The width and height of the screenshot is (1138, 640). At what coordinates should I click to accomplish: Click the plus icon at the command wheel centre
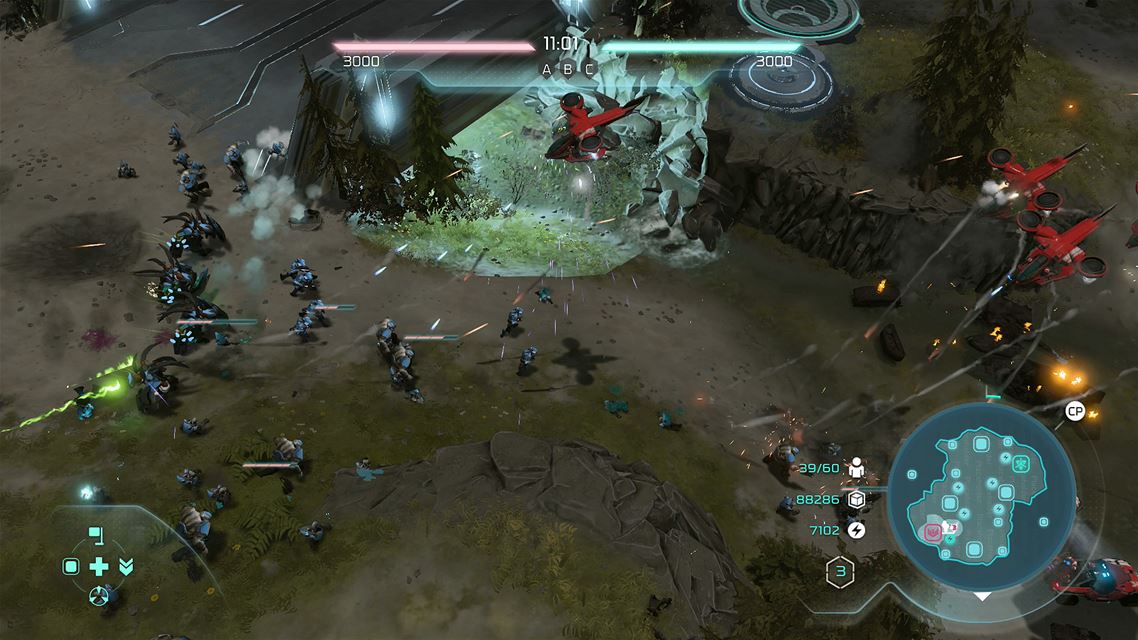click(x=98, y=567)
